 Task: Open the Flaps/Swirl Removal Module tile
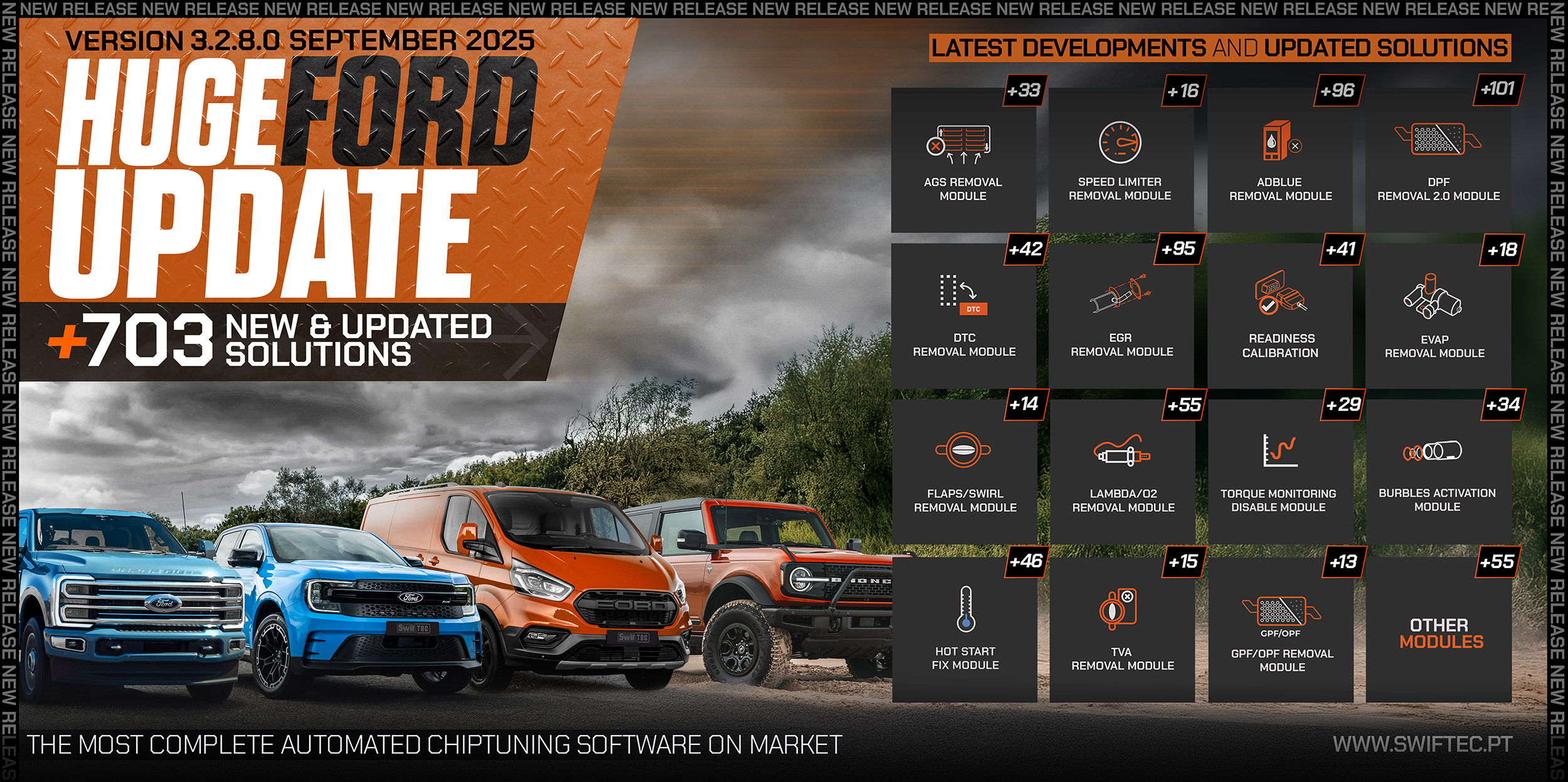point(965,472)
